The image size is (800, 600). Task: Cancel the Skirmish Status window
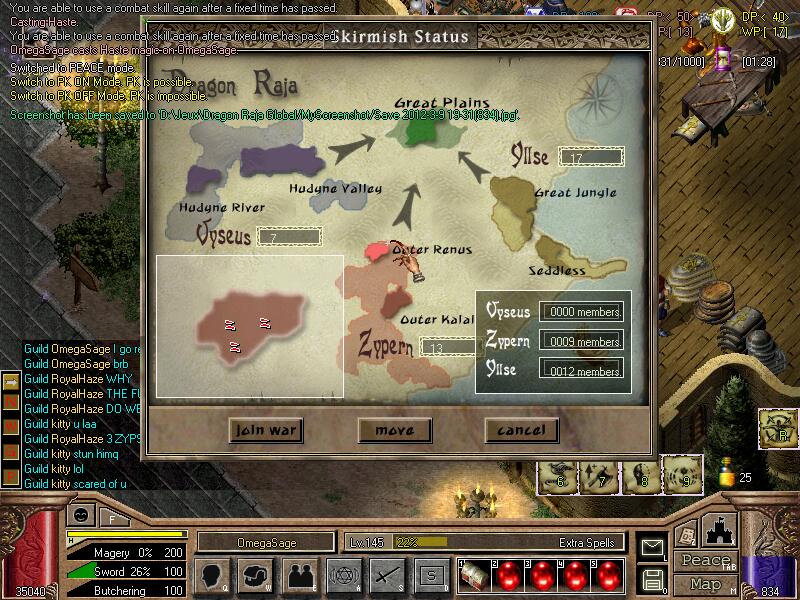pos(521,431)
